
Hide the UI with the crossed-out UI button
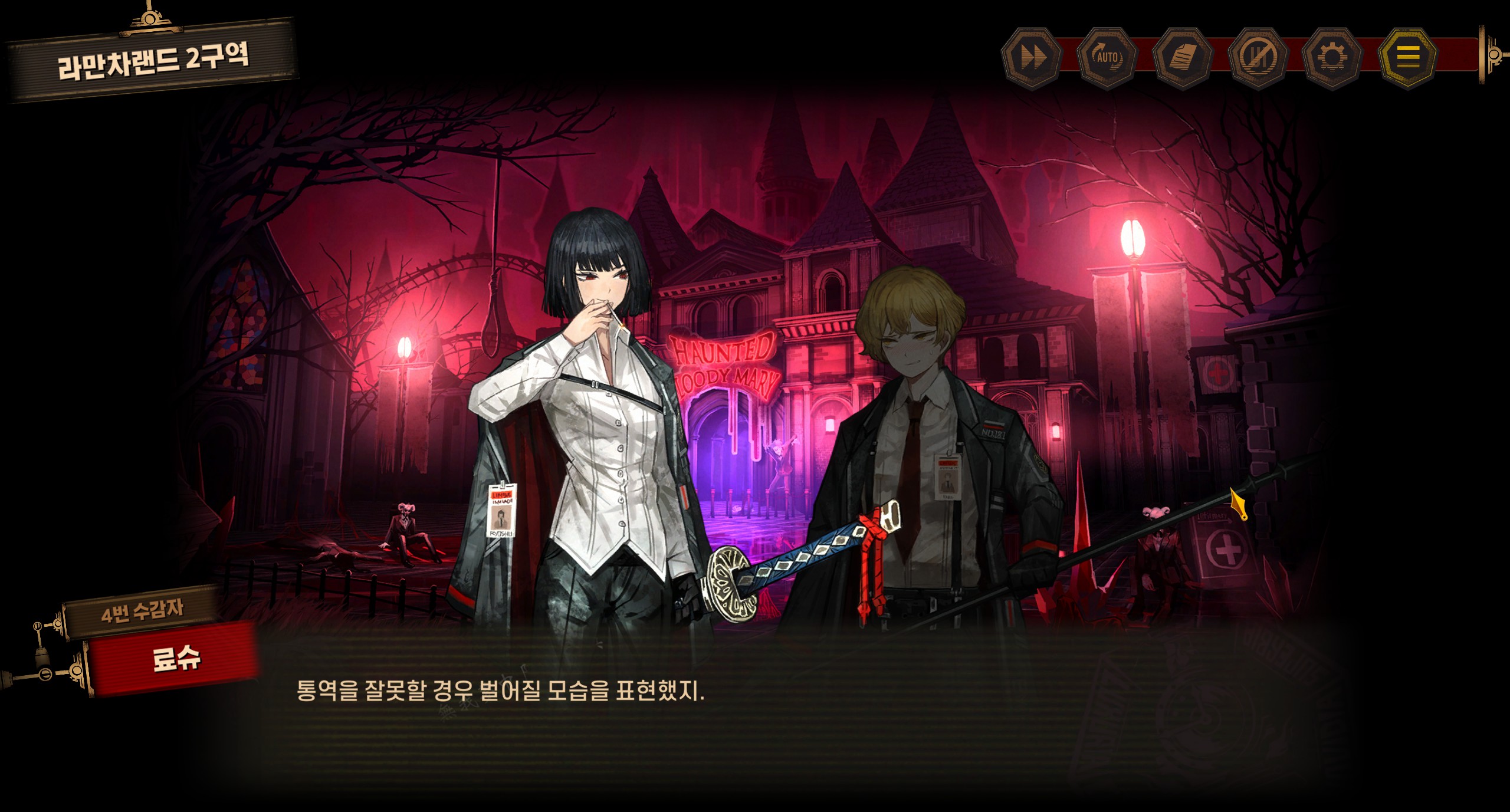click(1257, 58)
